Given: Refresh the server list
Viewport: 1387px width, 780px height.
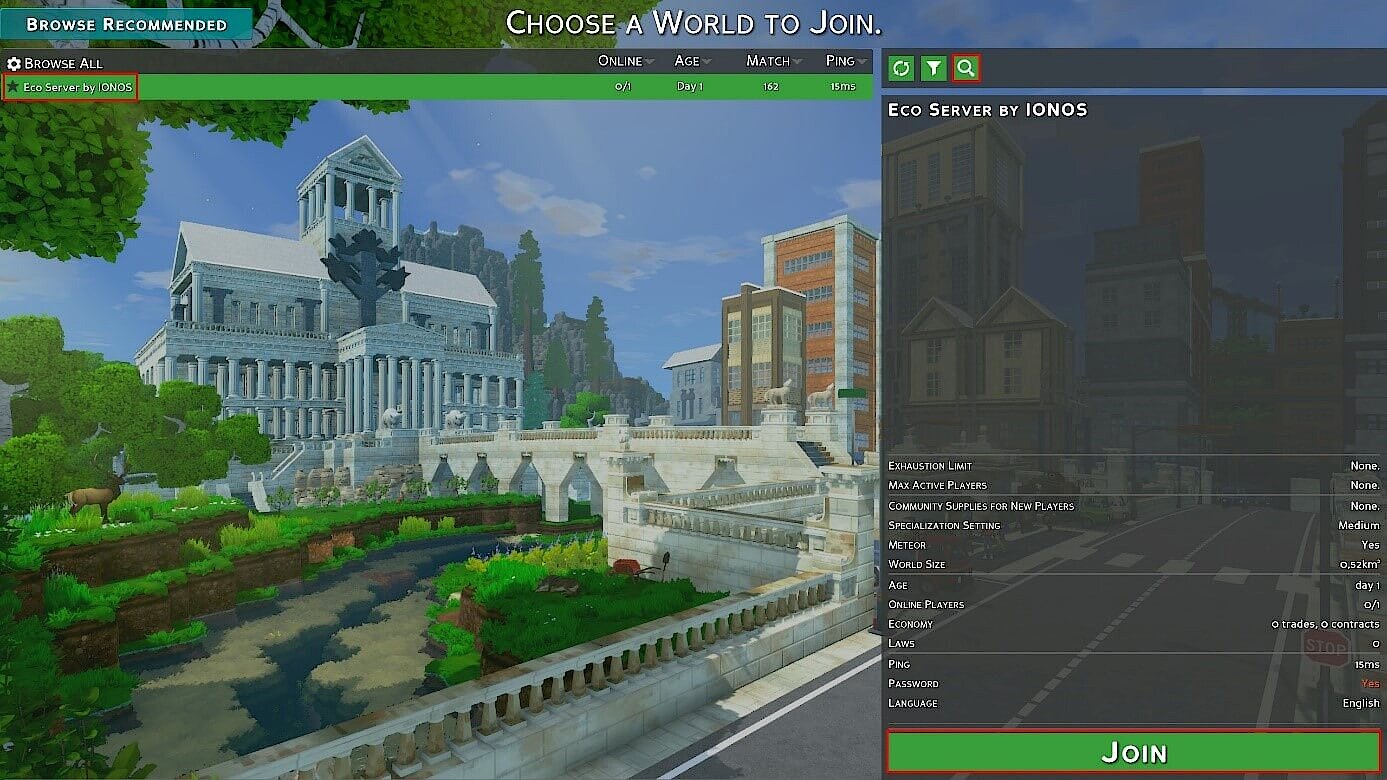Looking at the screenshot, I should (x=901, y=68).
